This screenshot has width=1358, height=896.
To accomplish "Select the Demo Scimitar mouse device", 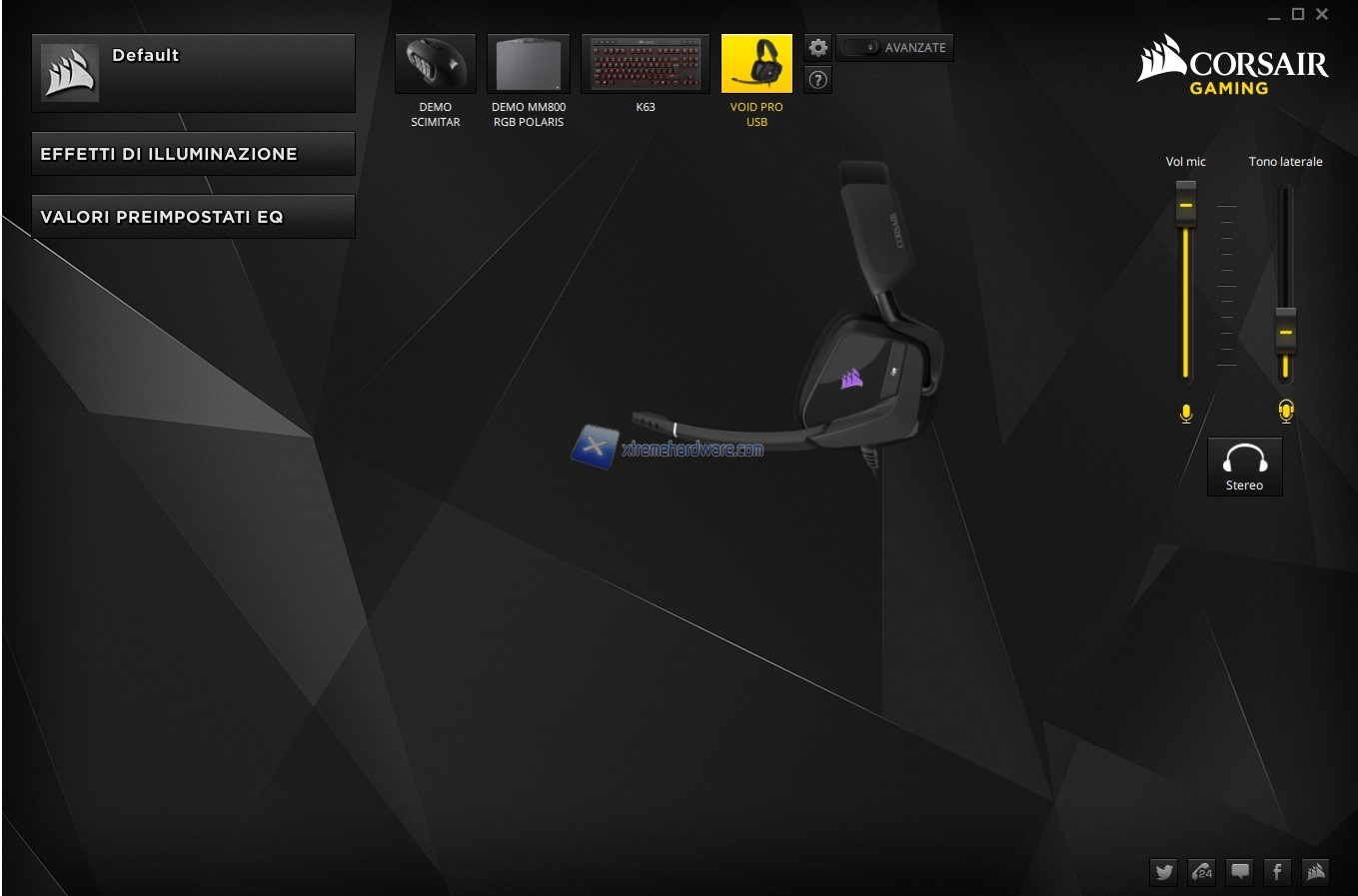I will pos(436,64).
